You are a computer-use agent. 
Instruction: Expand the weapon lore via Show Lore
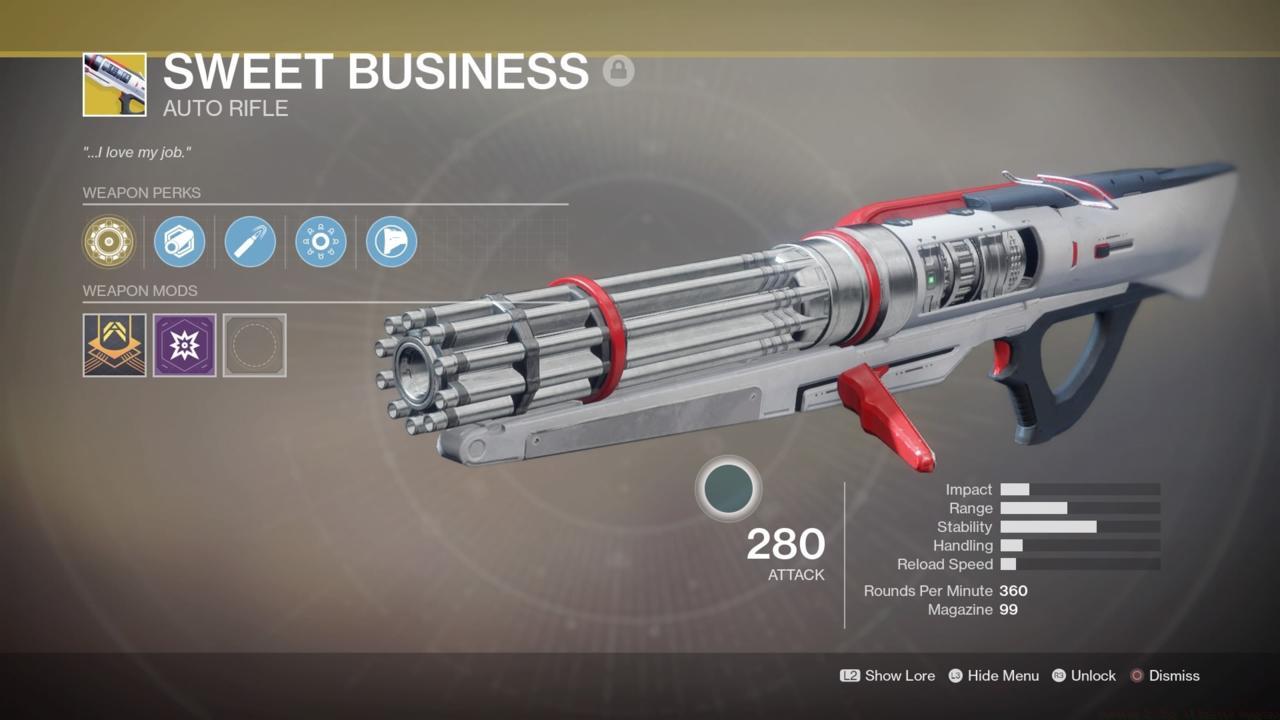(898, 675)
